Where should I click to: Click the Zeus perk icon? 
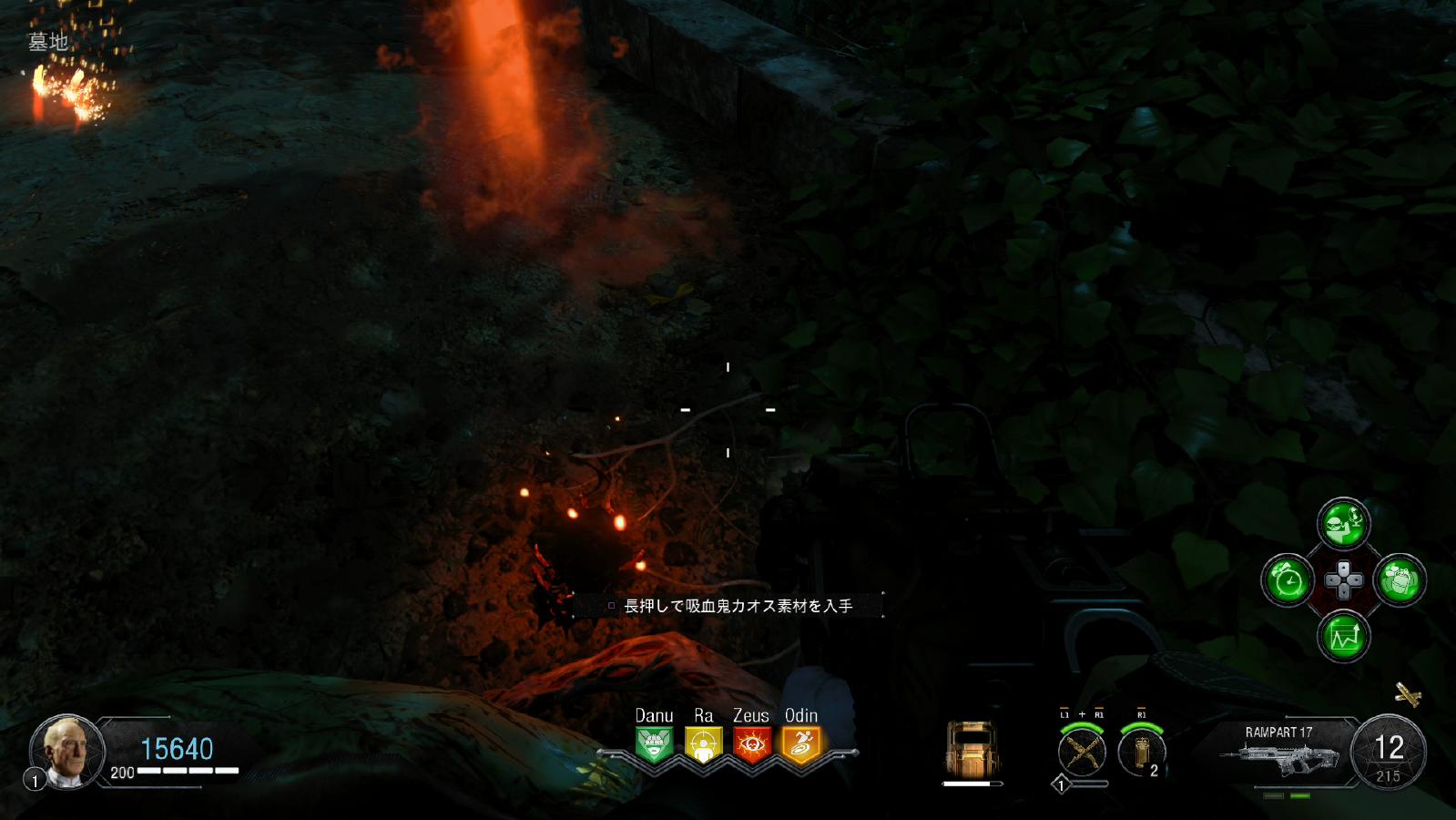tap(752, 744)
